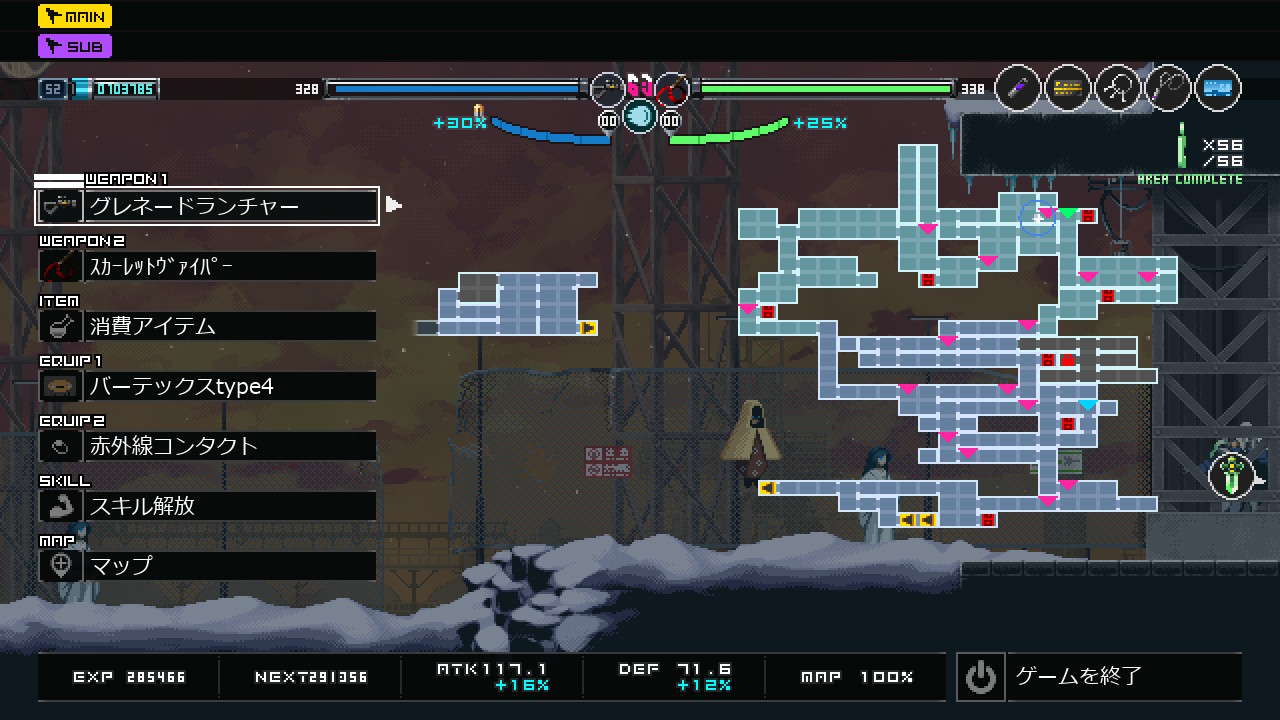Open the スカーレットヴァイパー weapon 2 entry

[207, 266]
